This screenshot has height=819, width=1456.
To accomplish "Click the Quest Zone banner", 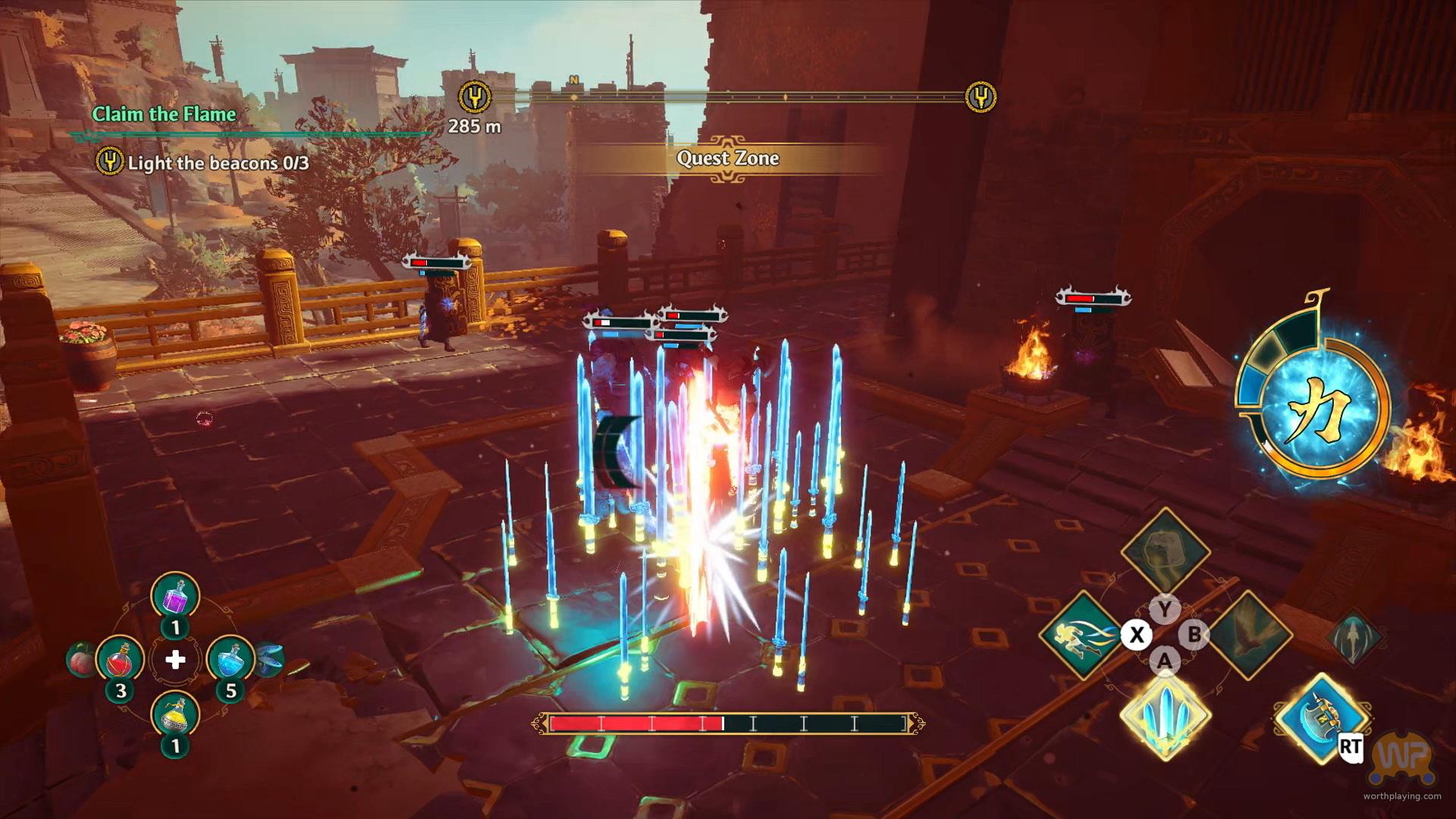I will (x=727, y=158).
